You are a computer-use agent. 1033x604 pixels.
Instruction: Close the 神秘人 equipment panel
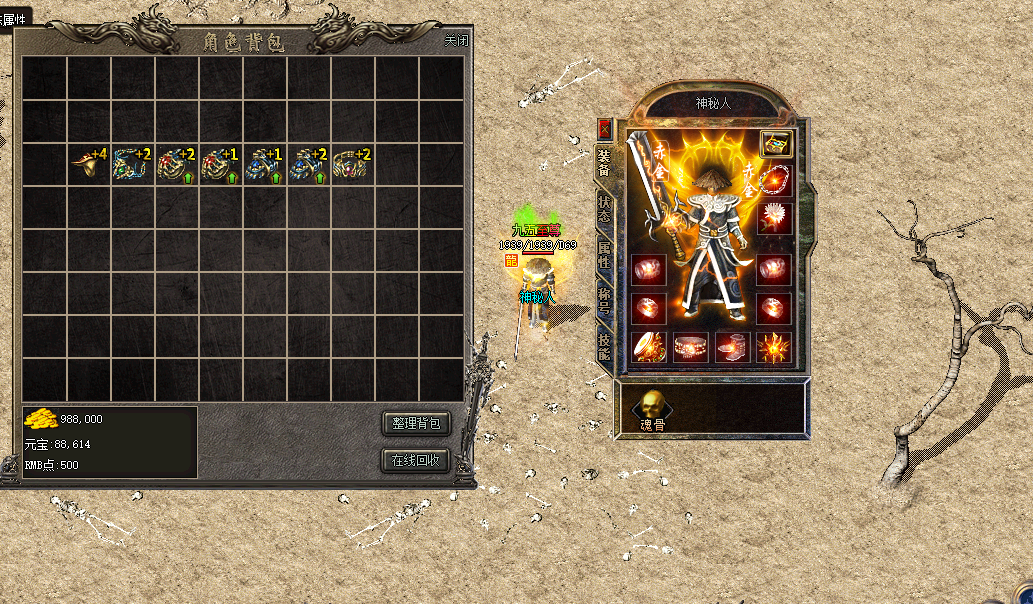coord(604,128)
